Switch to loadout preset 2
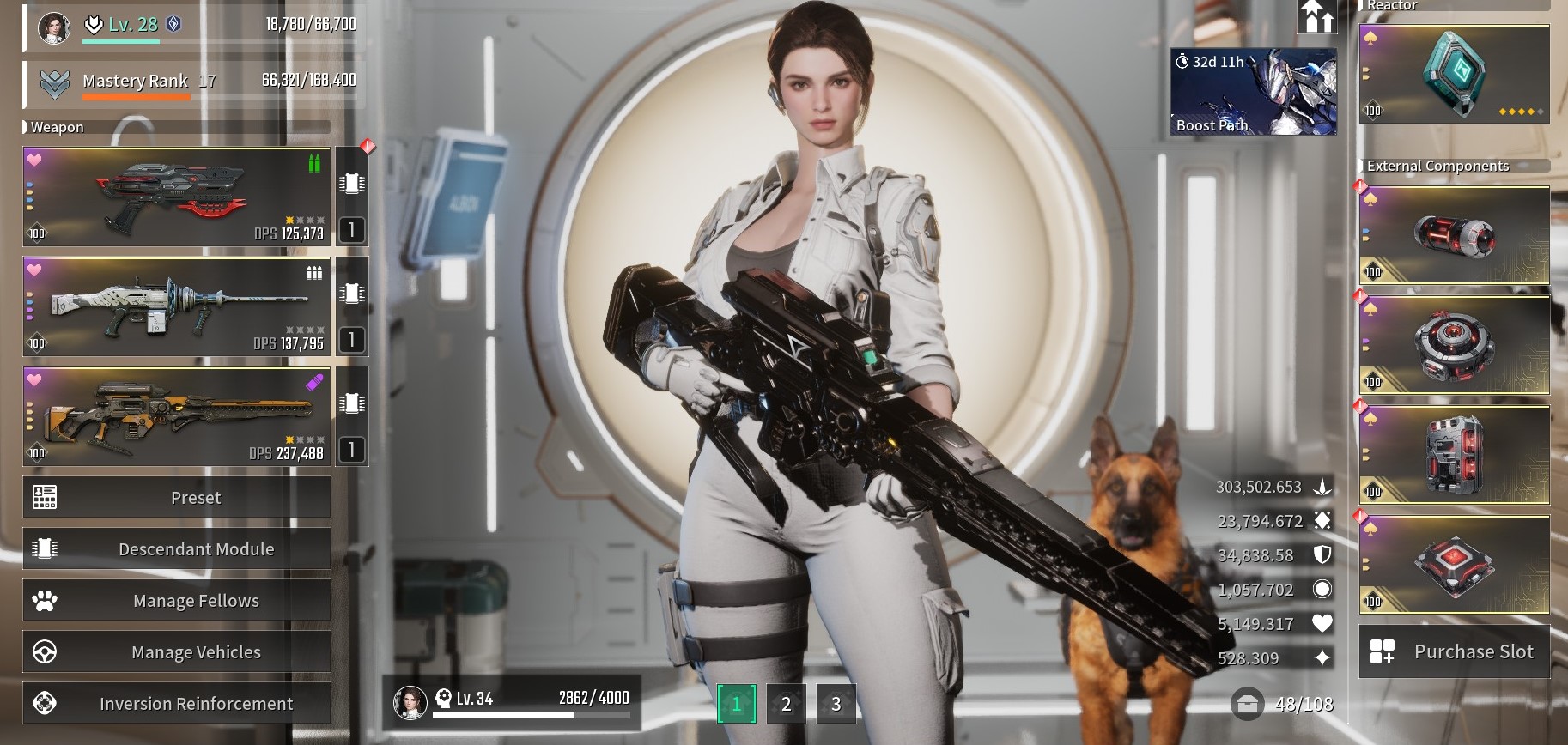Image resolution: width=1568 pixels, height=745 pixels. pos(786,705)
